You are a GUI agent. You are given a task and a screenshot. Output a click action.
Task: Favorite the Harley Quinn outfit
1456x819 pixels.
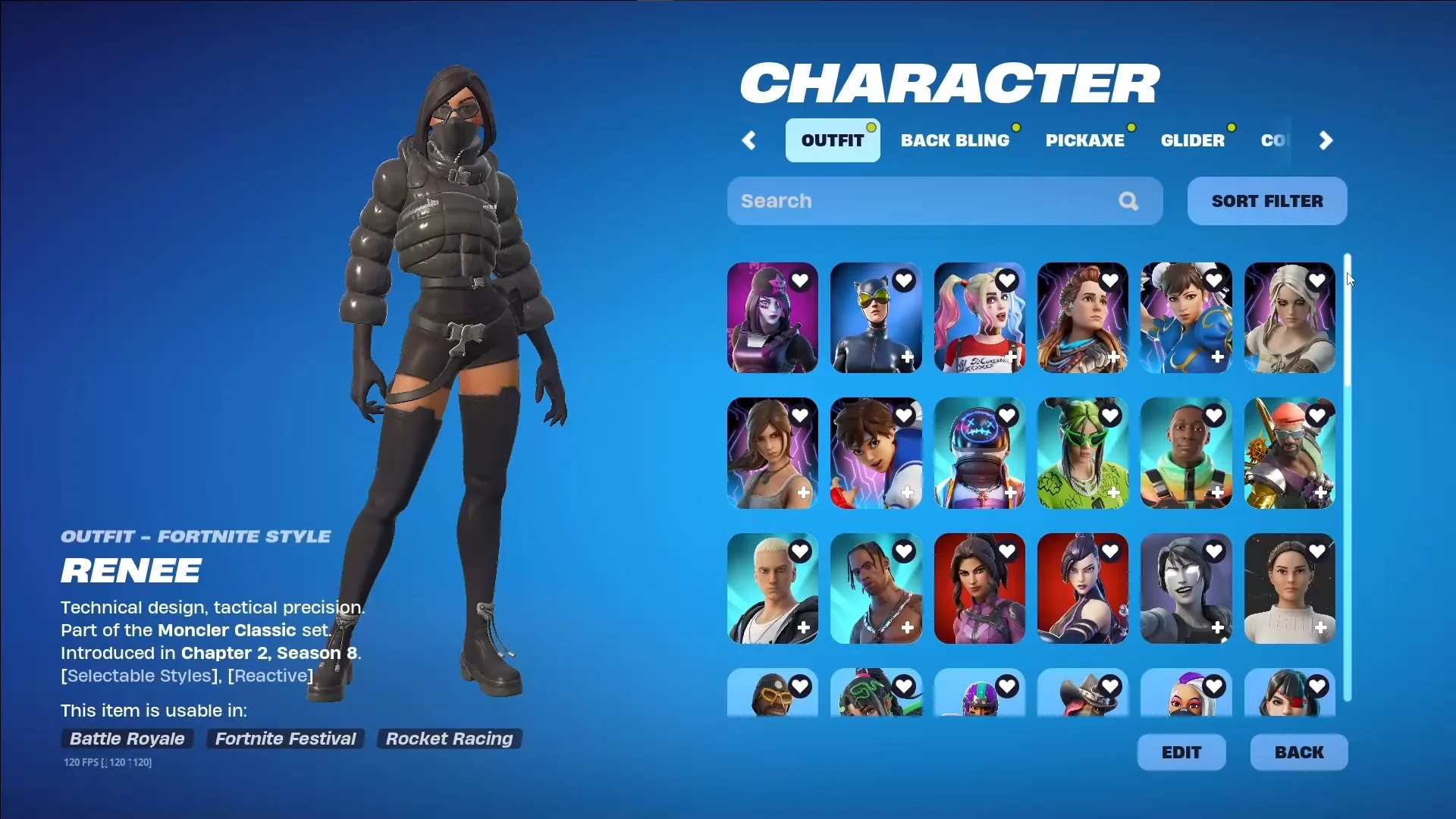[x=1008, y=280]
